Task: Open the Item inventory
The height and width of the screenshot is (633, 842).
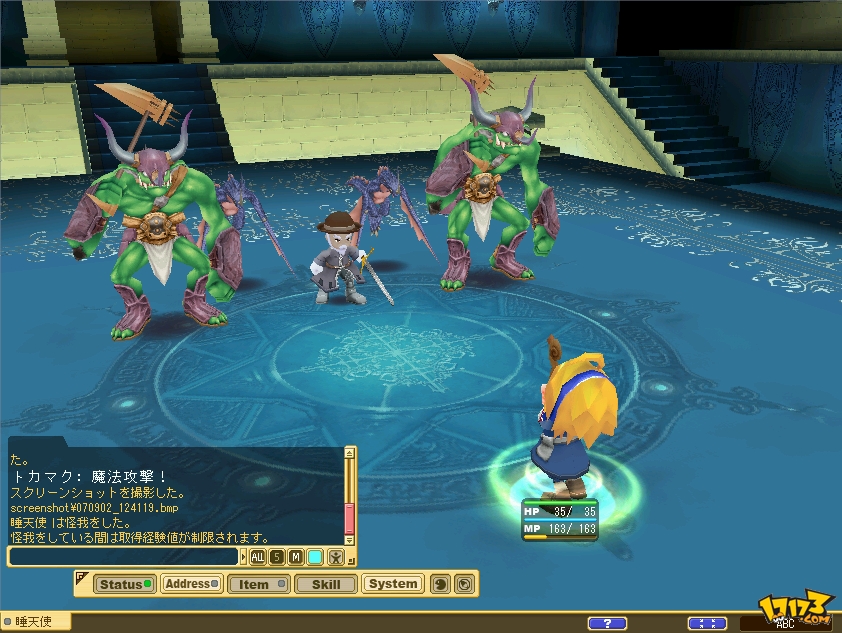Action: (x=258, y=584)
